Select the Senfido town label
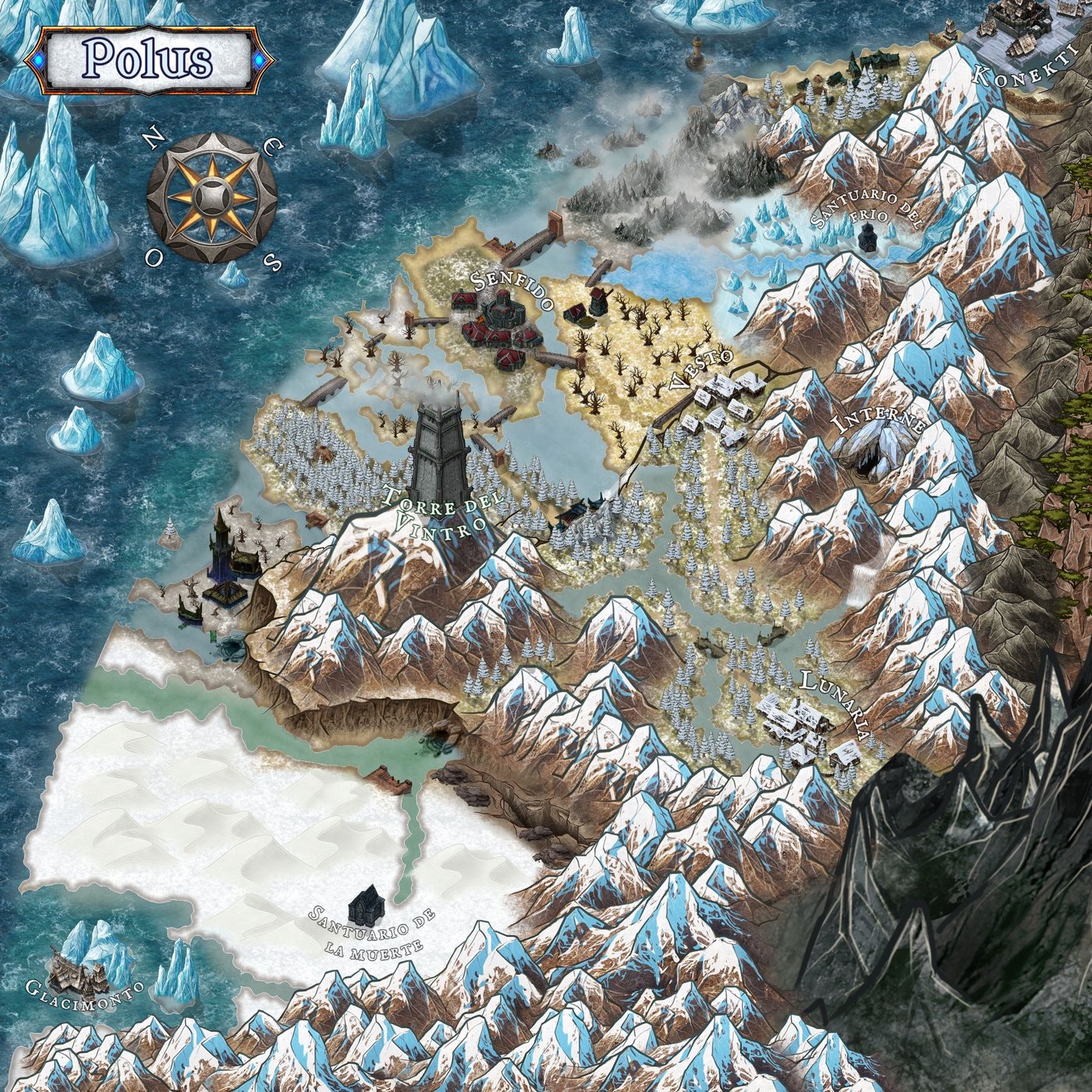This screenshot has width=1092, height=1092. (511, 287)
